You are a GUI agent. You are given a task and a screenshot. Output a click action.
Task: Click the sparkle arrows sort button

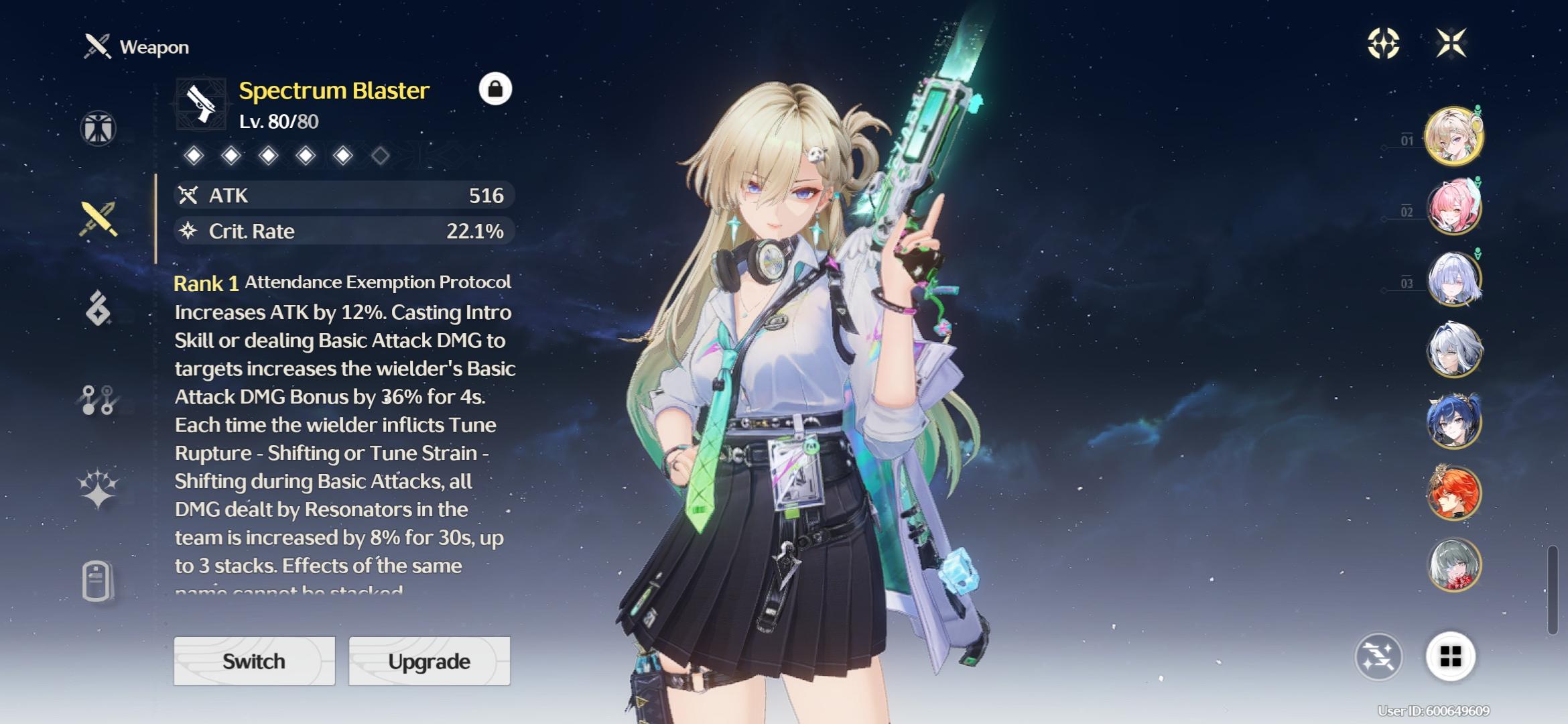pyautogui.click(x=1378, y=656)
